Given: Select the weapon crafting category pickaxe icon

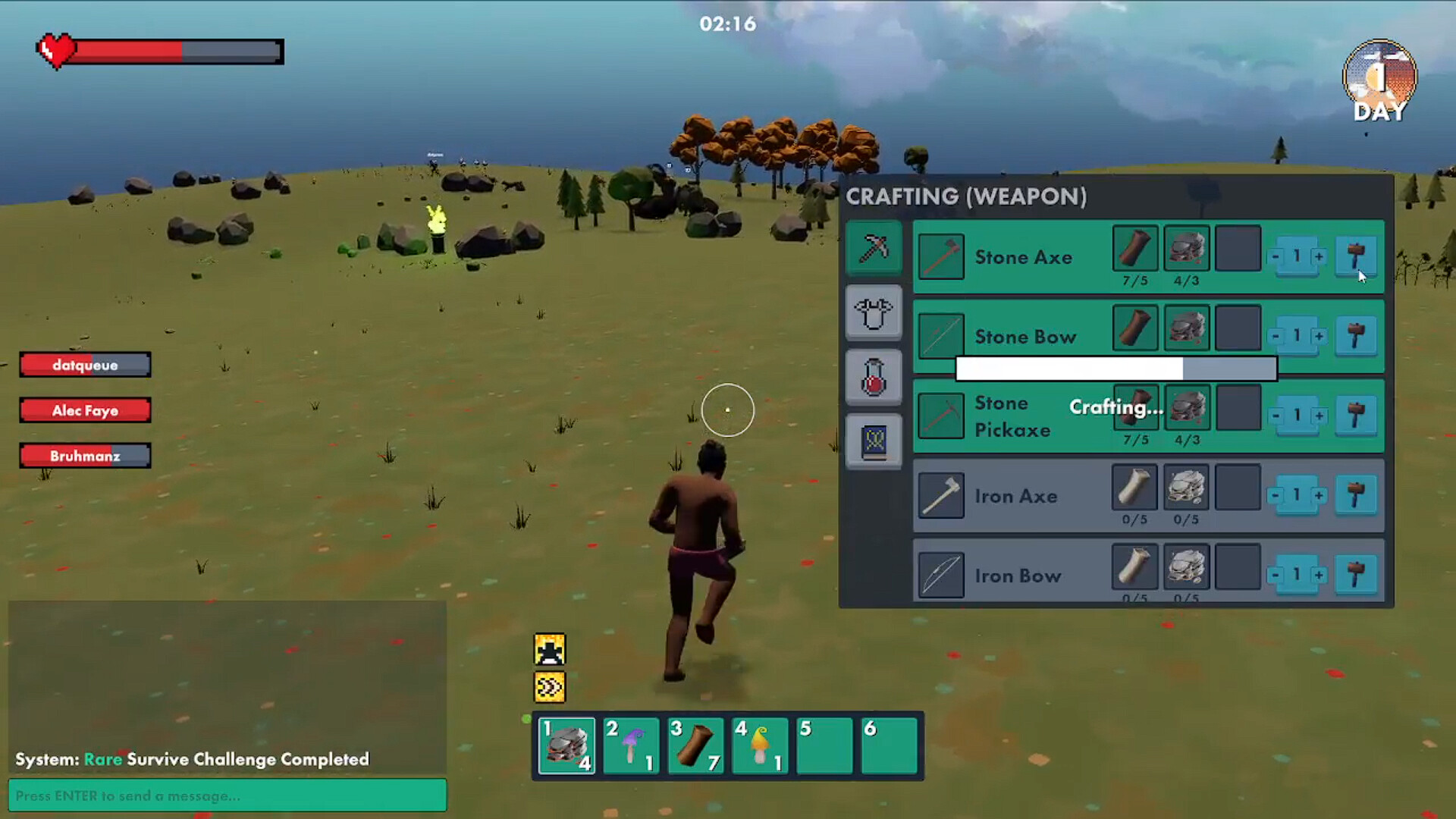Looking at the screenshot, I should click(874, 248).
